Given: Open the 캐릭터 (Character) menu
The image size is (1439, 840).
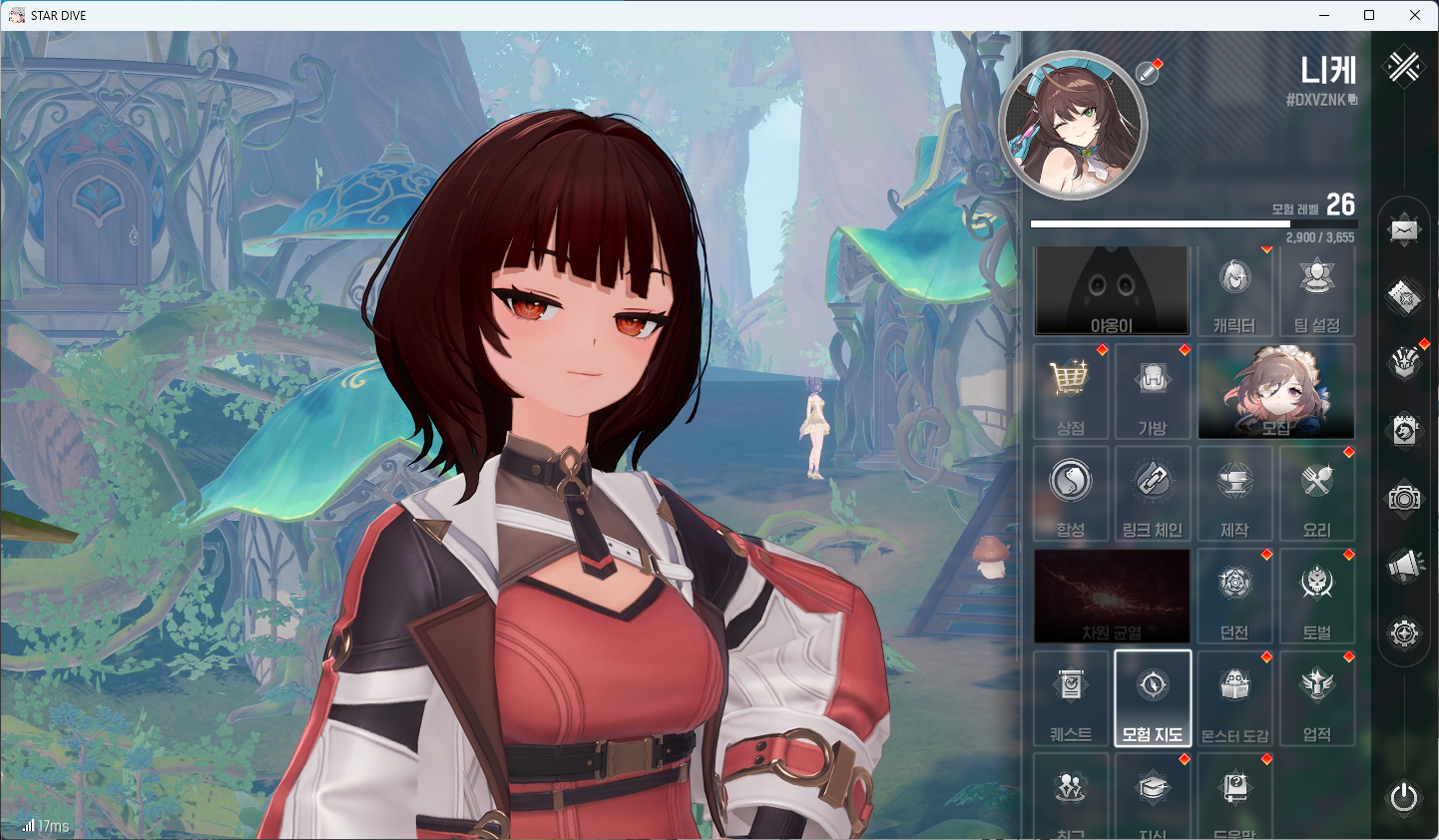Looking at the screenshot, I should 1234,290.
